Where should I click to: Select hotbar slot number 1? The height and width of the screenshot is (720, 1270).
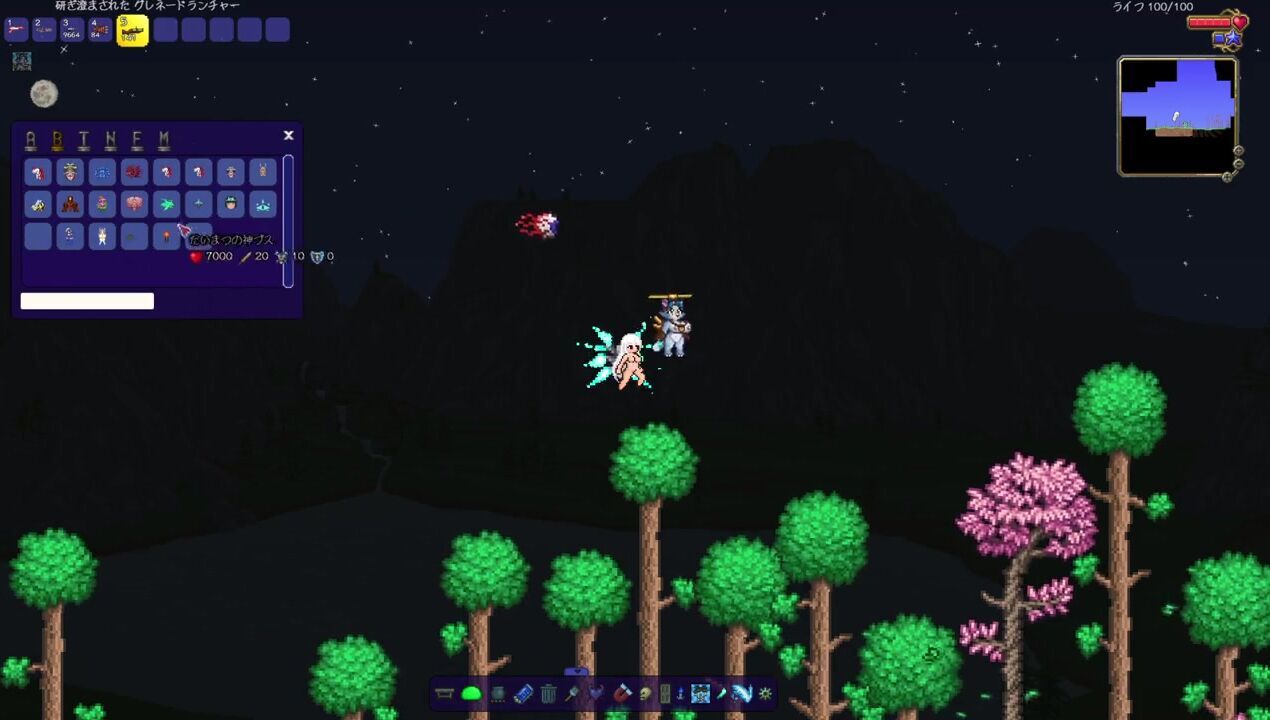coord(17,29)
